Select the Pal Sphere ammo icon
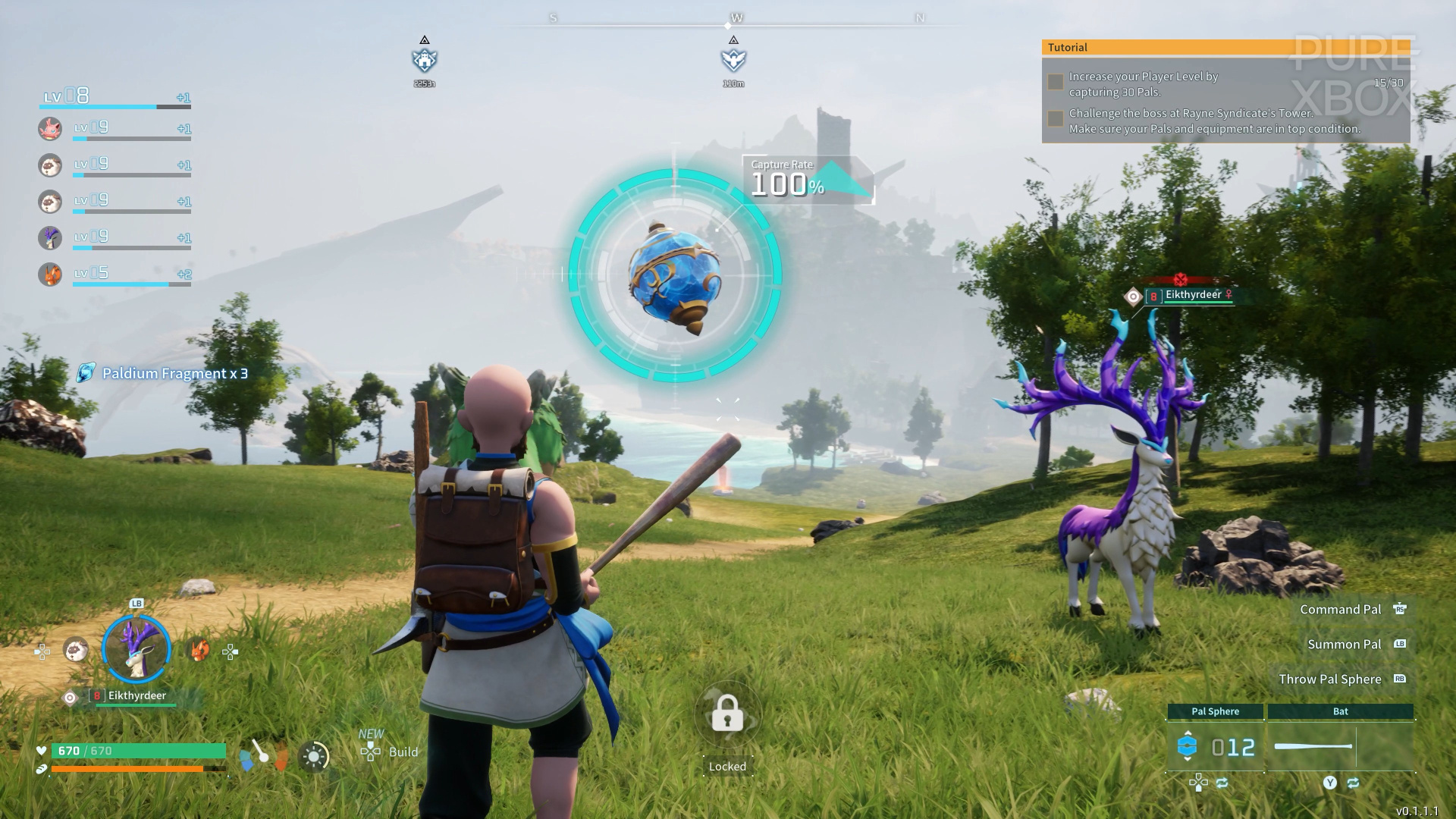Screen dimensions: 1456x819 tap(1188, 745)
